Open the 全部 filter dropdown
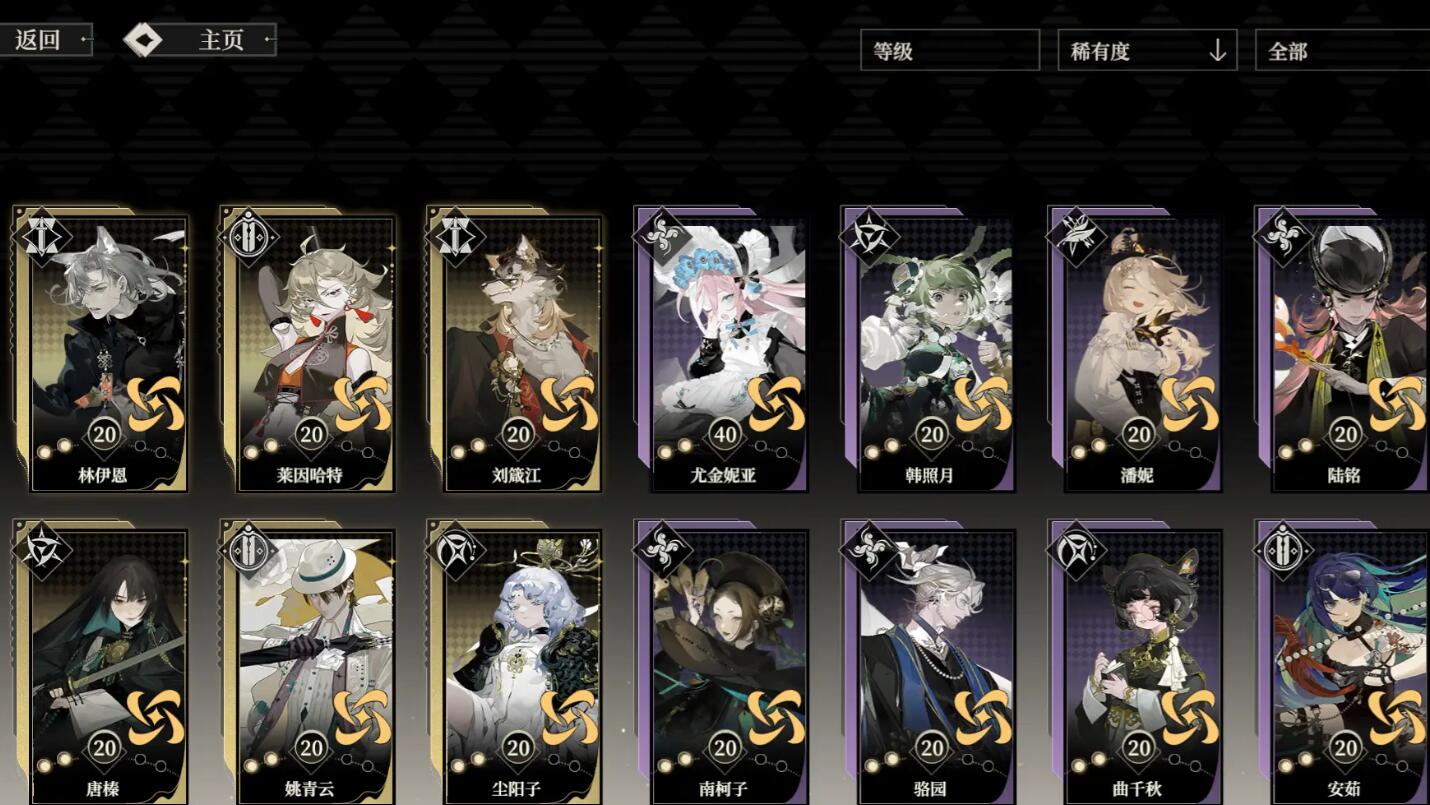The height and width of the screenshot is (805, 1430). (x=1340, y=51)
